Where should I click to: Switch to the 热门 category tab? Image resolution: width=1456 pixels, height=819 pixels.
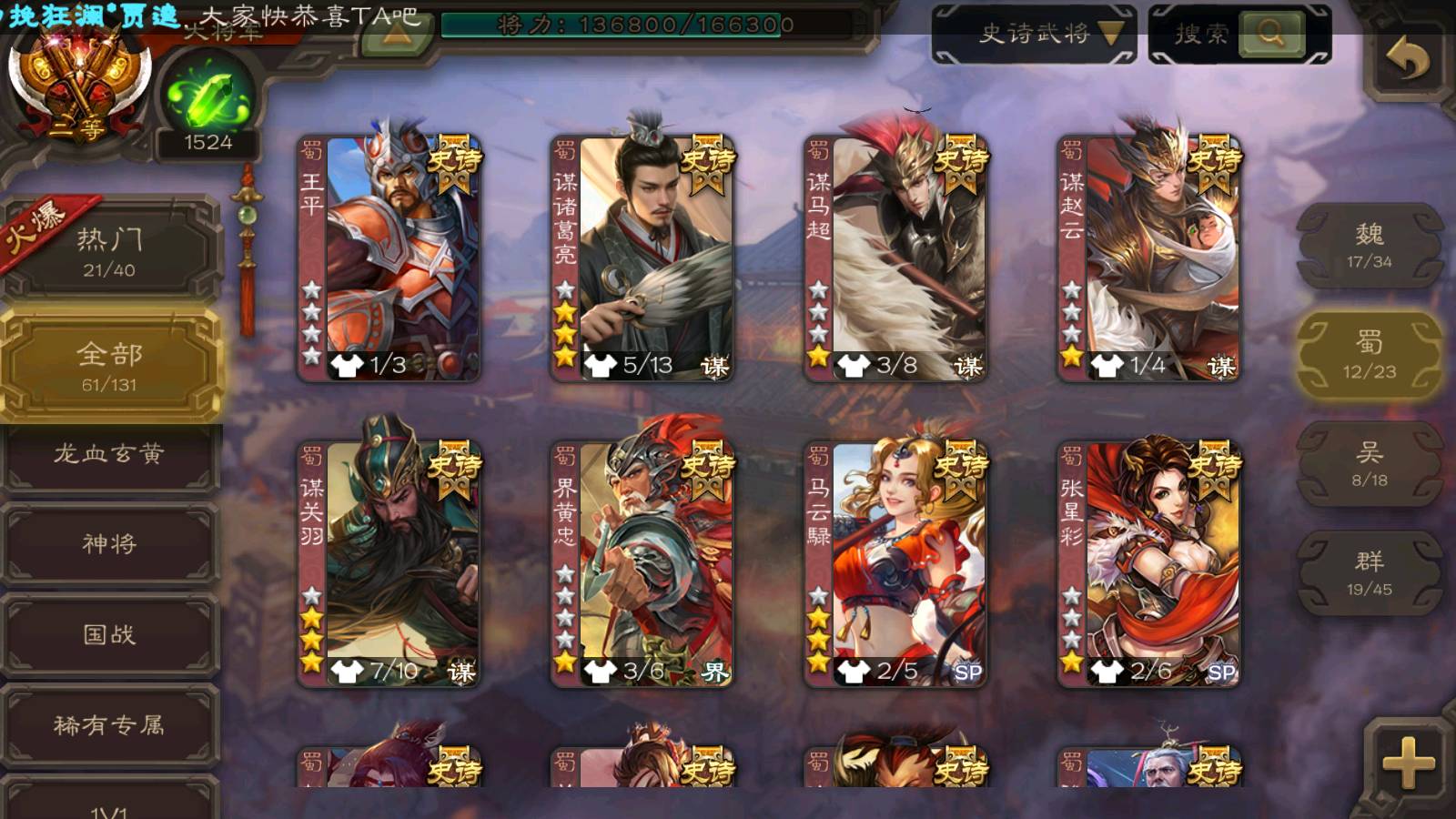pos(109,251)
